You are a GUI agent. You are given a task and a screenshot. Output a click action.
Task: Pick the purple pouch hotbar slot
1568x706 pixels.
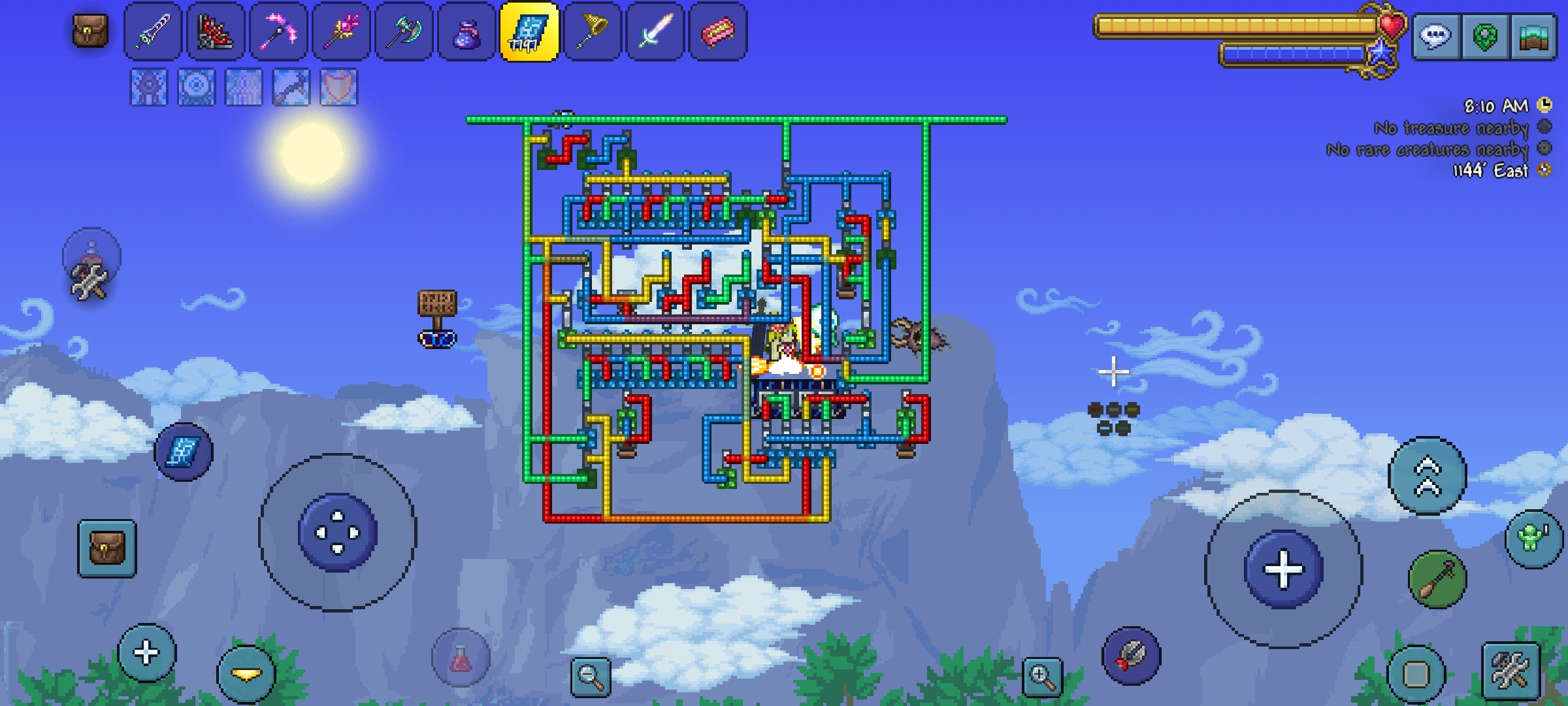(x=466, y=31)
